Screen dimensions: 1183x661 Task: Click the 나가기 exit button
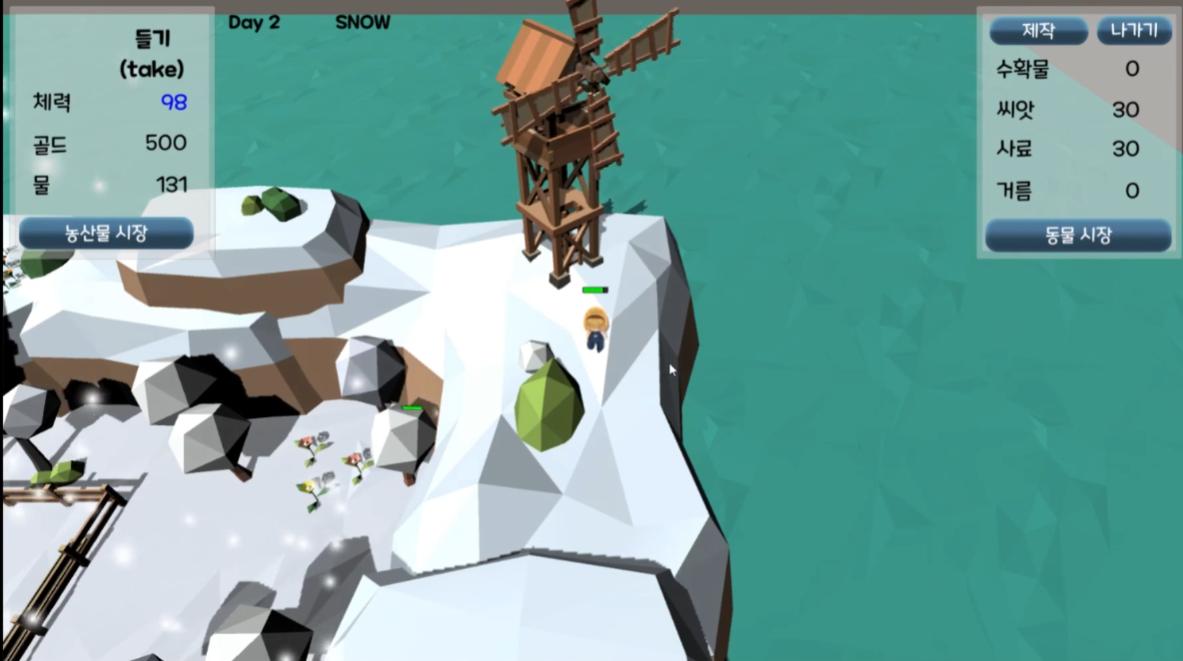coord(1134,31)
